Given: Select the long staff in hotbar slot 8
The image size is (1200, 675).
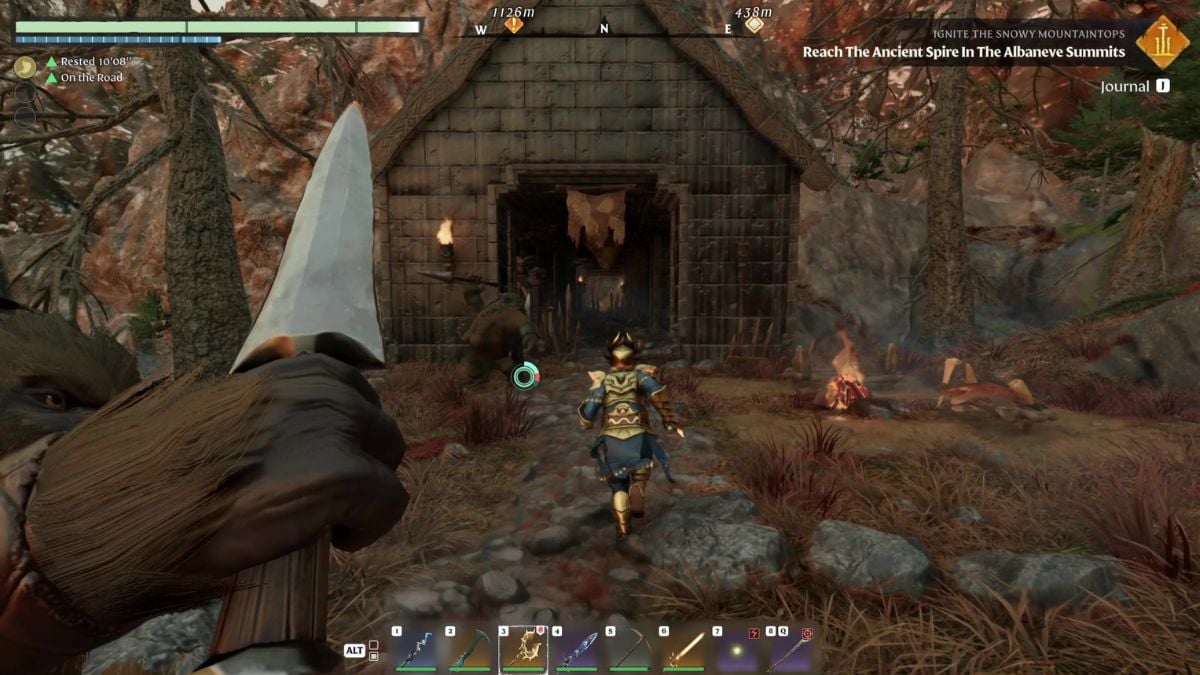Looking at the screenshot, I should [x=791, y=650].
